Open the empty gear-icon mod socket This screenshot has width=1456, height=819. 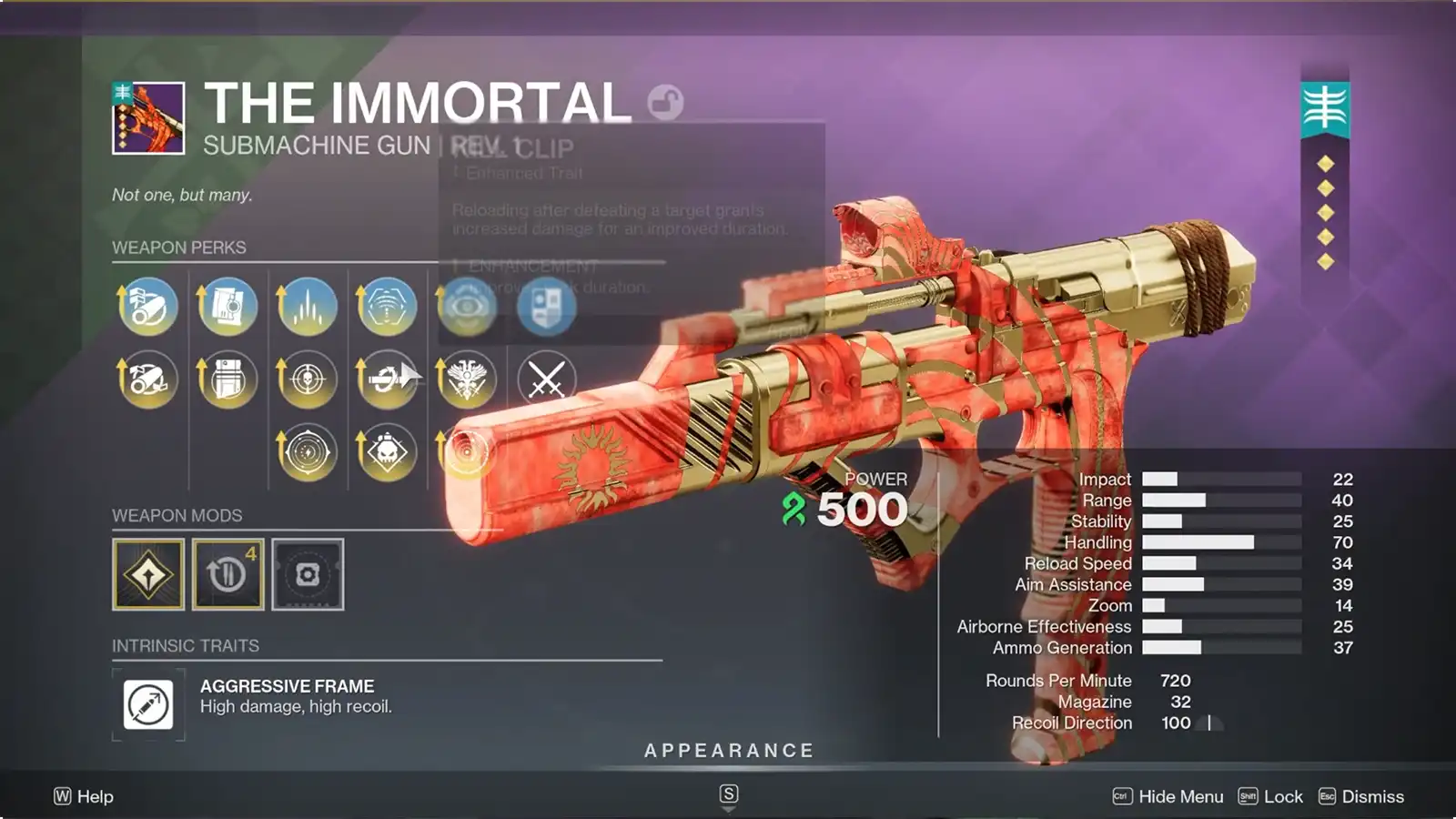[x=308, y=573]
